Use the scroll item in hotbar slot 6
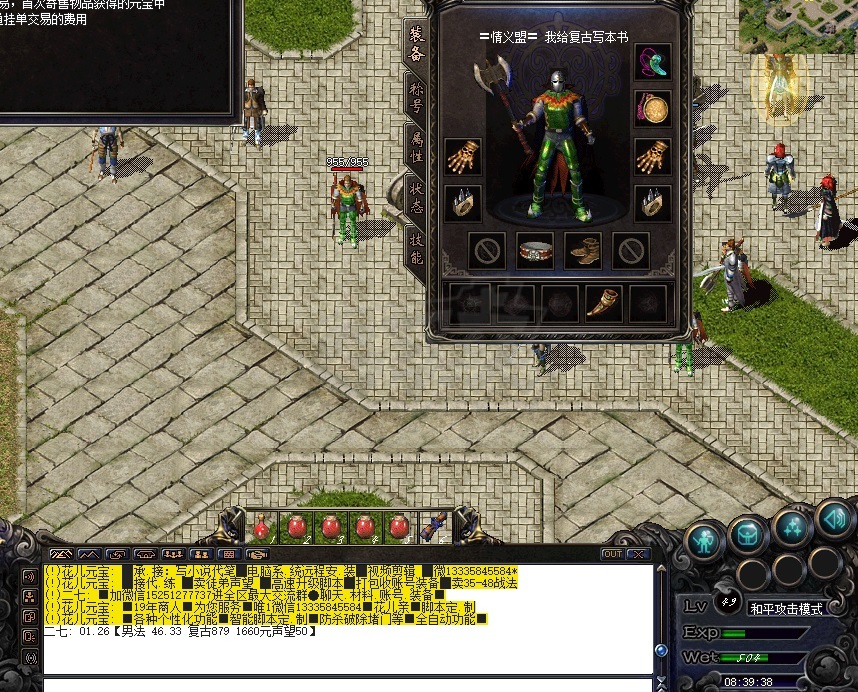Screen dimensions: 858x692 coord(434,526)
